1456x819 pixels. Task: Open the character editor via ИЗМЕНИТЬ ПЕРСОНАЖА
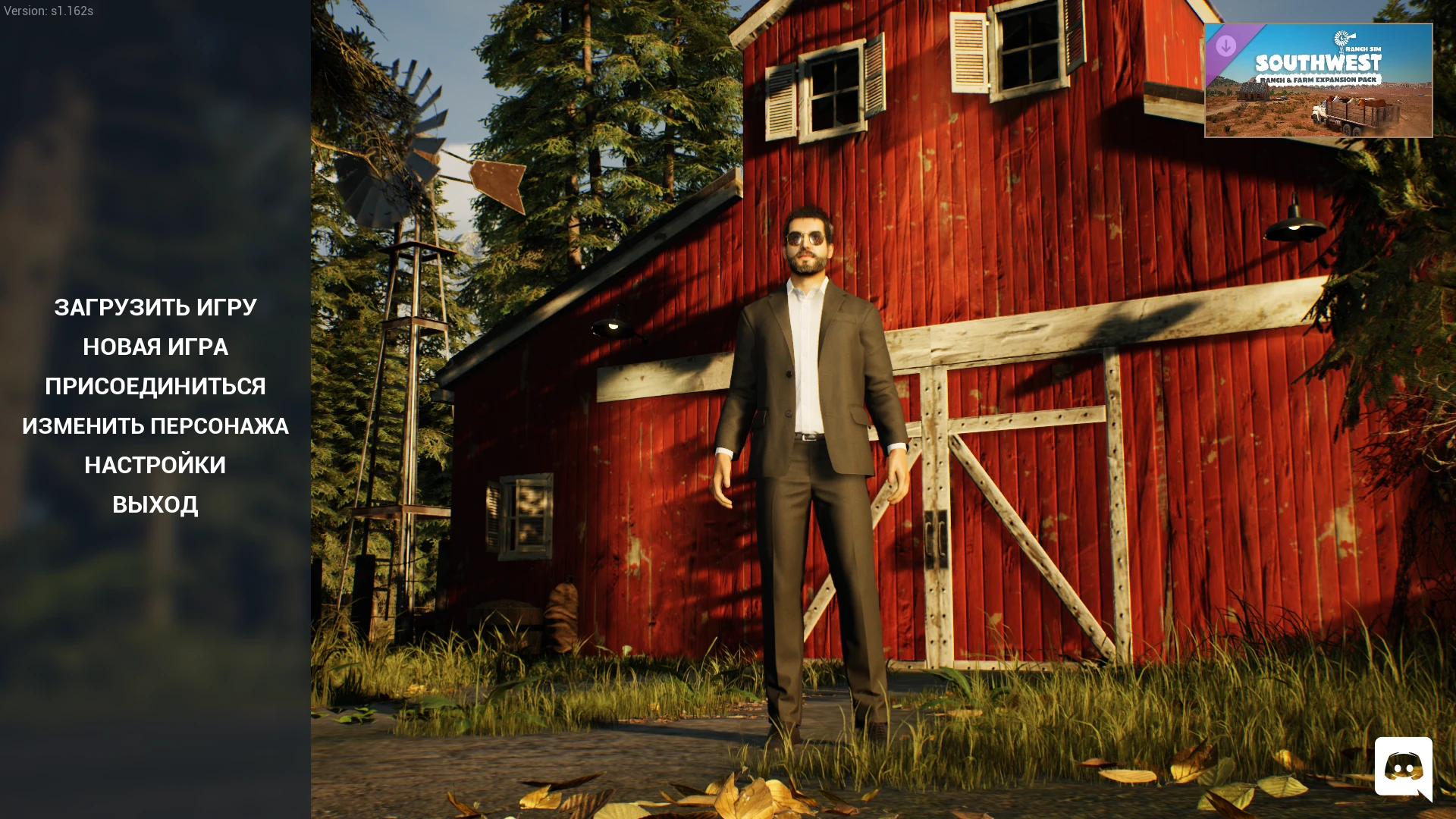(x=155, y=426)
